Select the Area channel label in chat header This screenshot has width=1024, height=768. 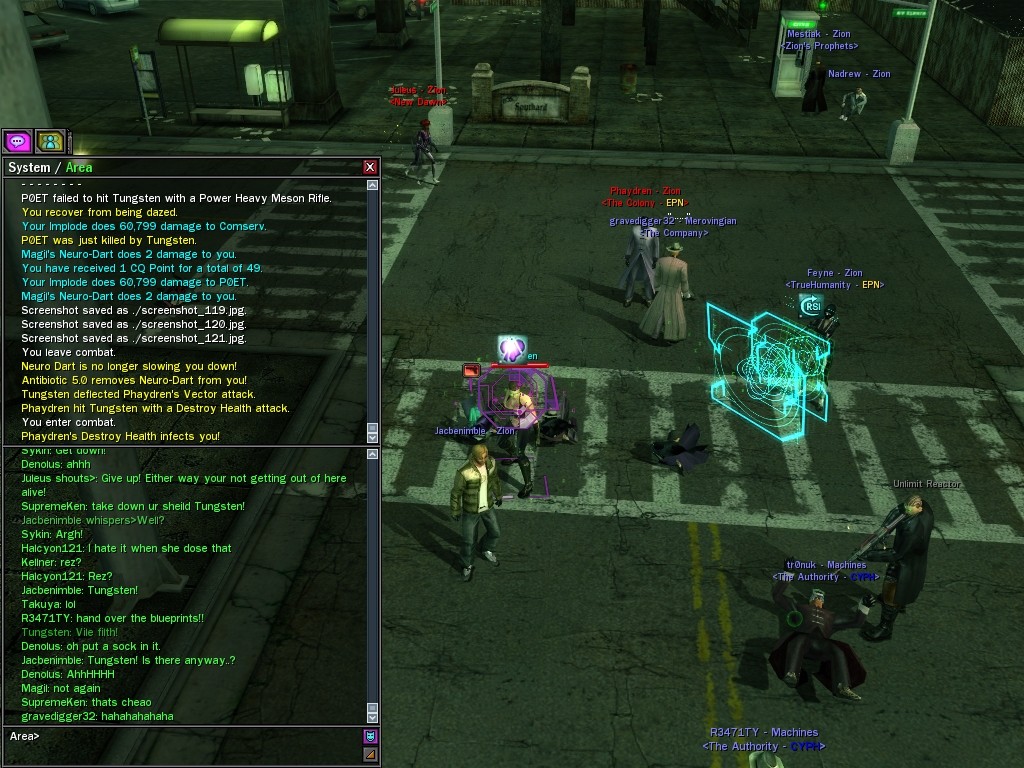(x=79, y=167)
